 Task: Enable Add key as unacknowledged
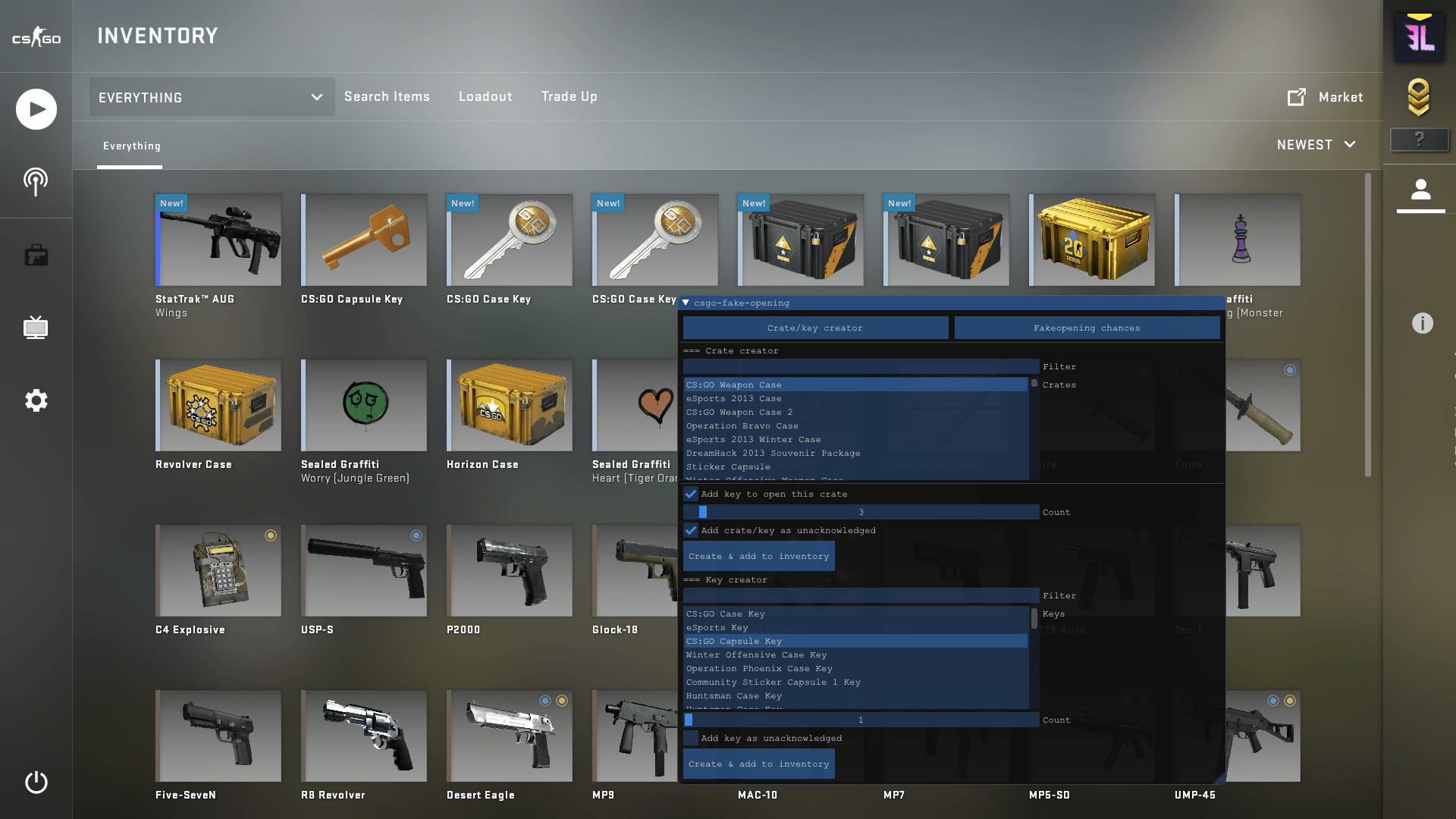(691, 738)
